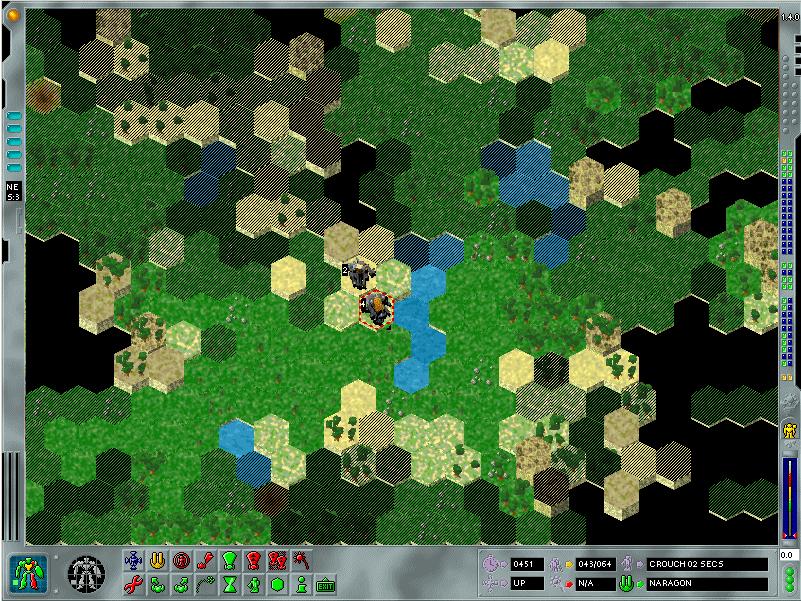Click the green hourglass wait icon
The image size is (801, 601).
point(230,584)
